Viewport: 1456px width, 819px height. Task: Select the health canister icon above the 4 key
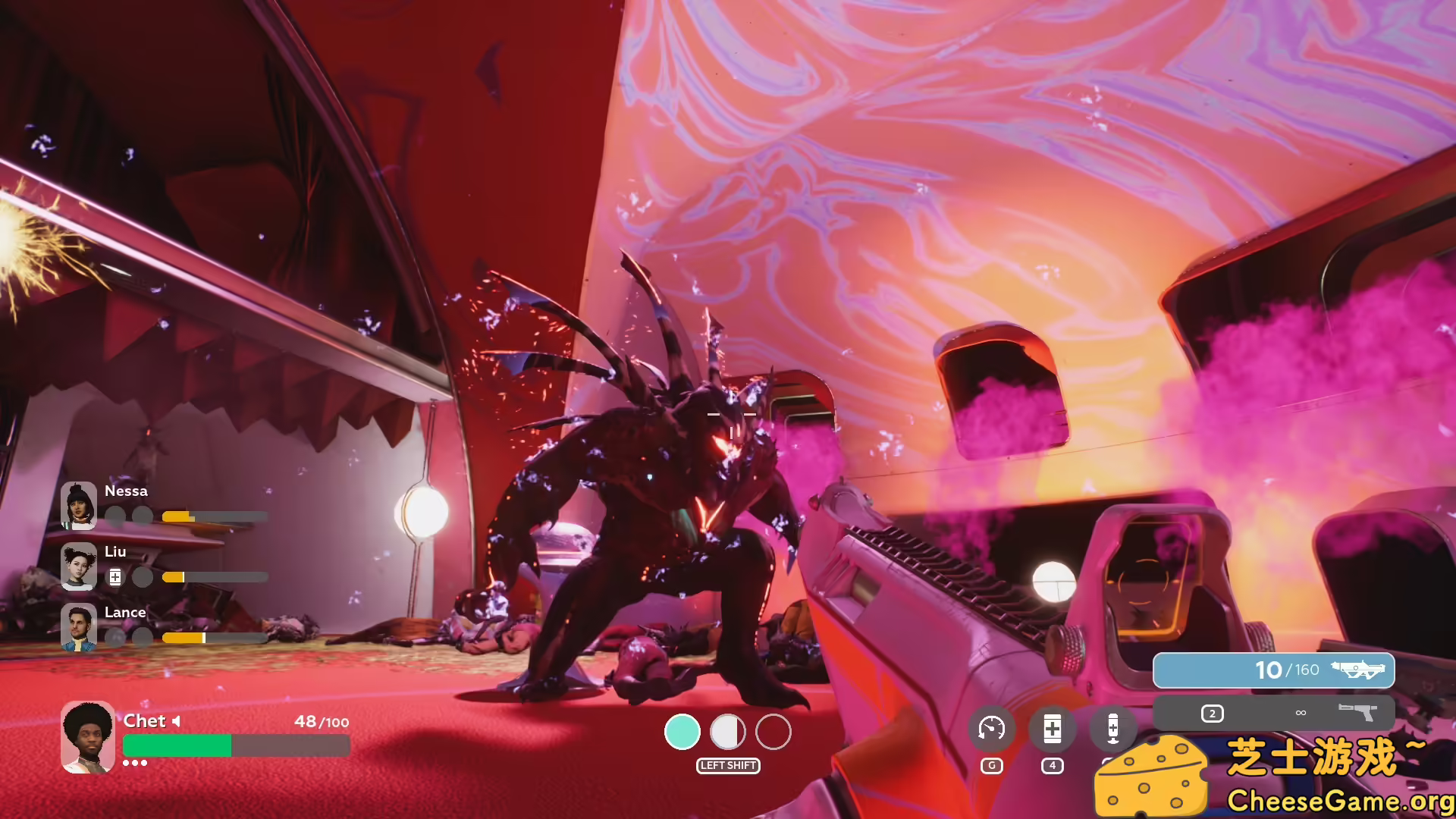point(1052,728)
